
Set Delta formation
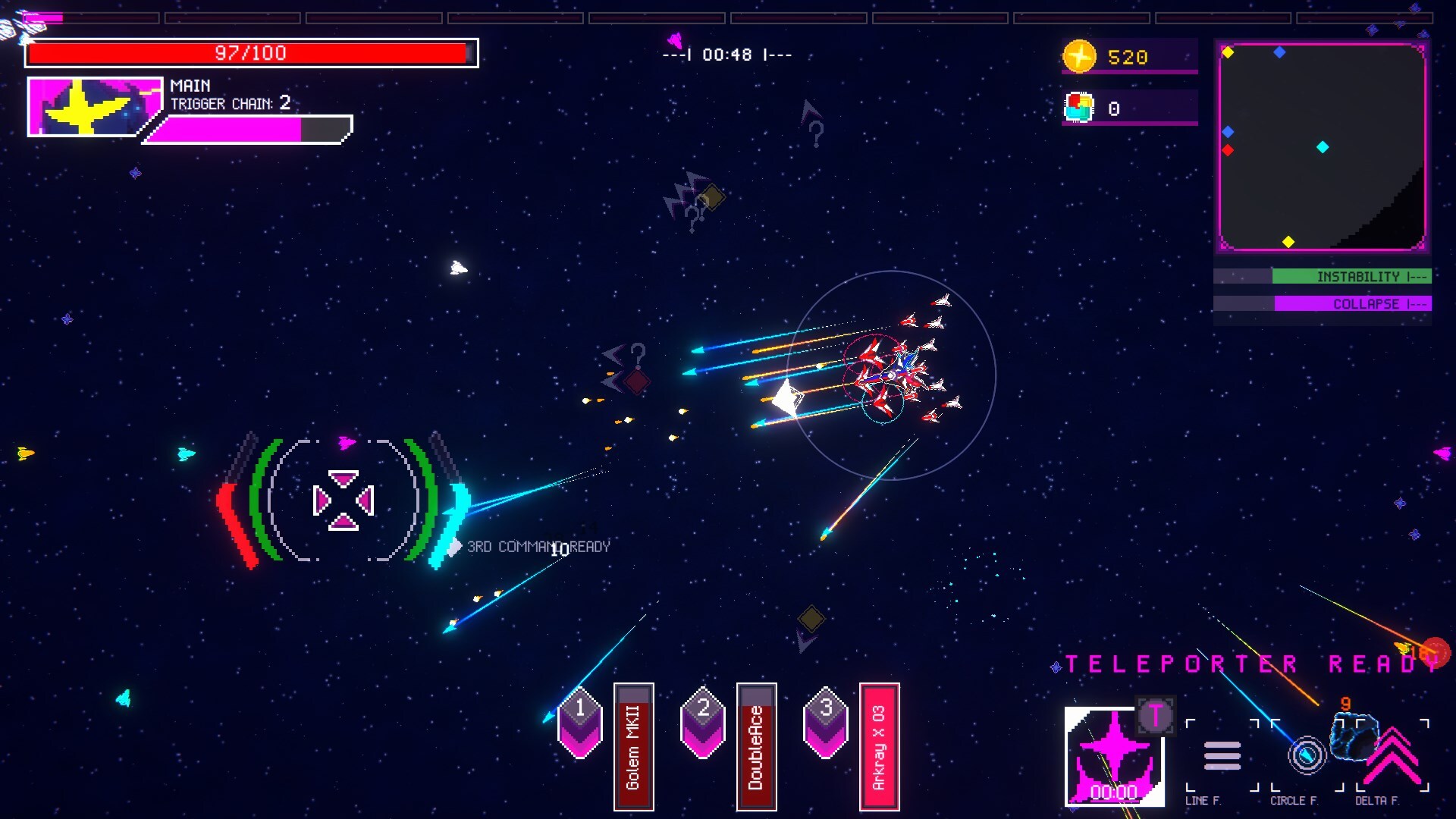pyautogui.click(x=1392, y=756)
